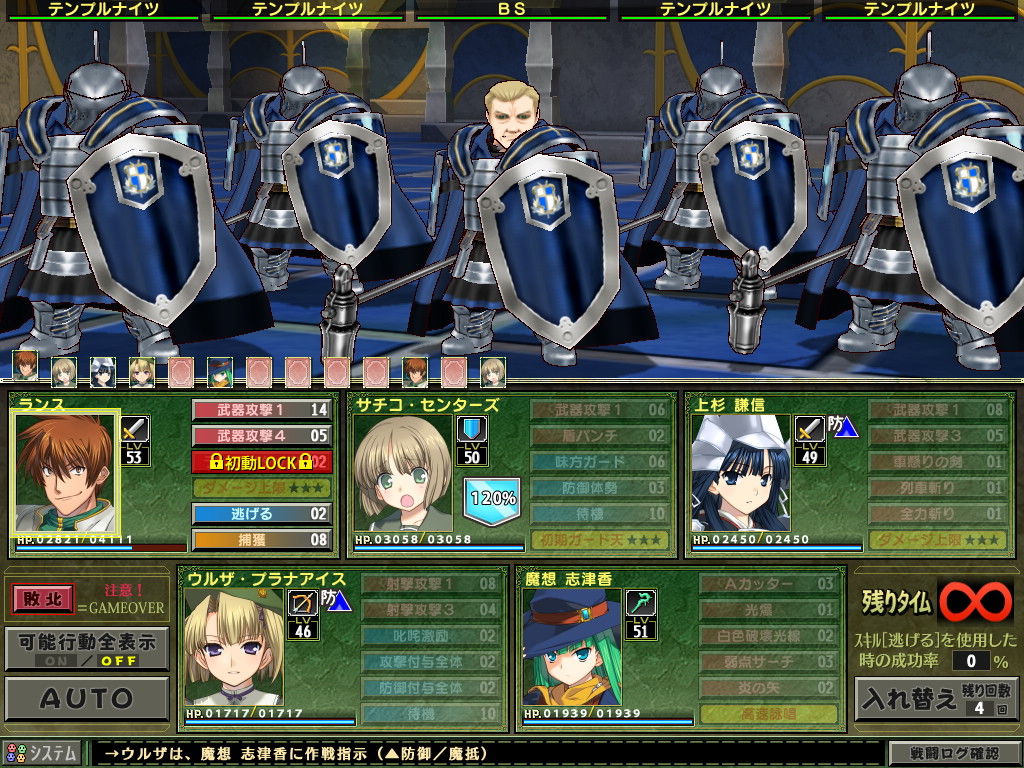Screen dimensions: 1024x768
Task: Choose Rance's 武器攻撃4 skill
Action: [x=261, y=436]
